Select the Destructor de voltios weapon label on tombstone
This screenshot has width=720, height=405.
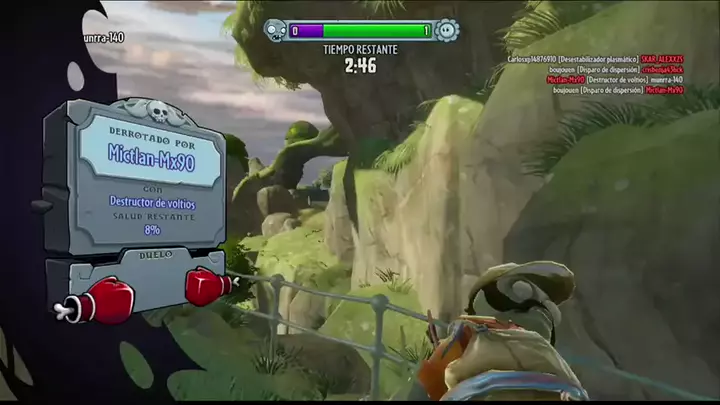point(152,203)
